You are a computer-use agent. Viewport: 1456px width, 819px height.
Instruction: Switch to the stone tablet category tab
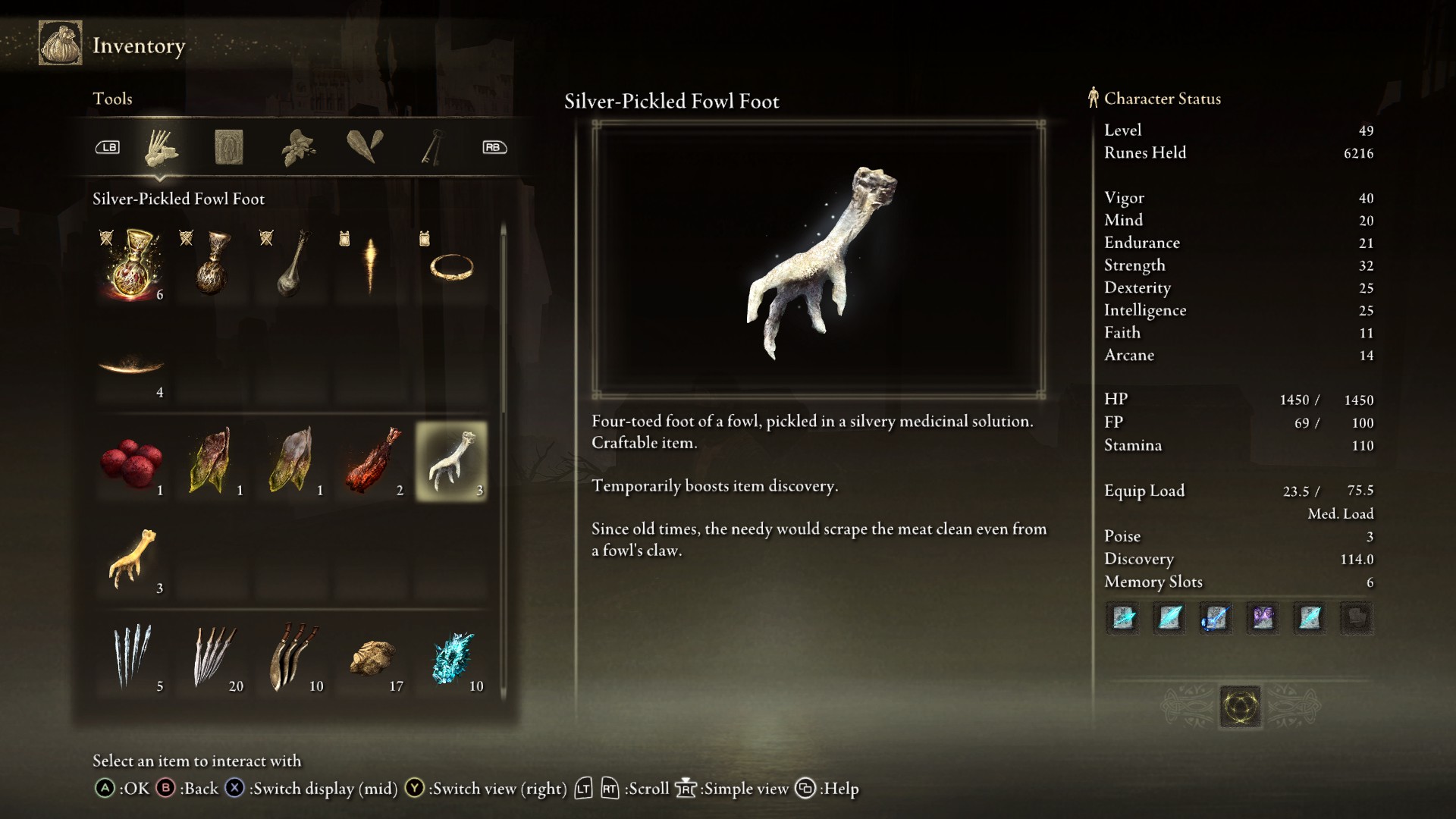(x=228, y=147)
